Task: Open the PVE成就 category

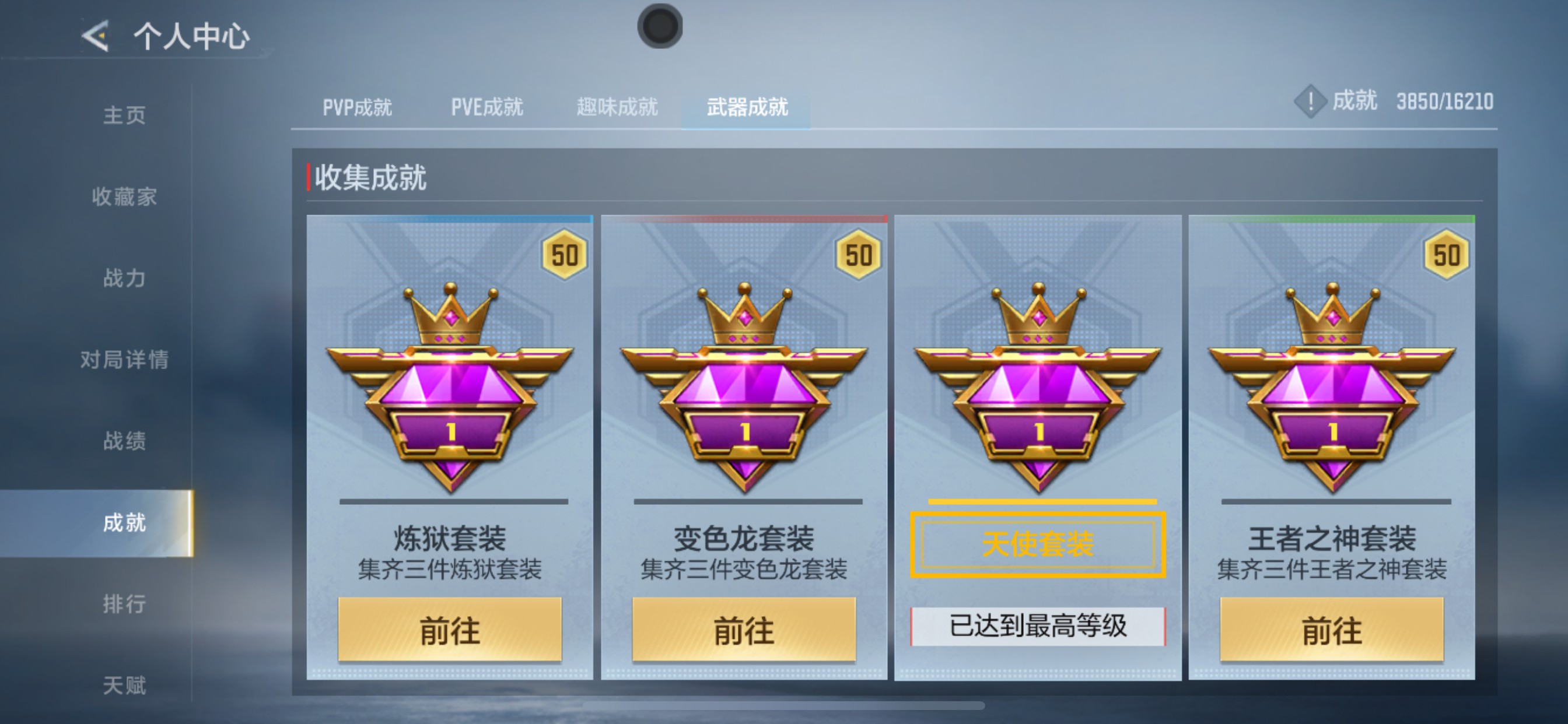Action: click(487, 107)
